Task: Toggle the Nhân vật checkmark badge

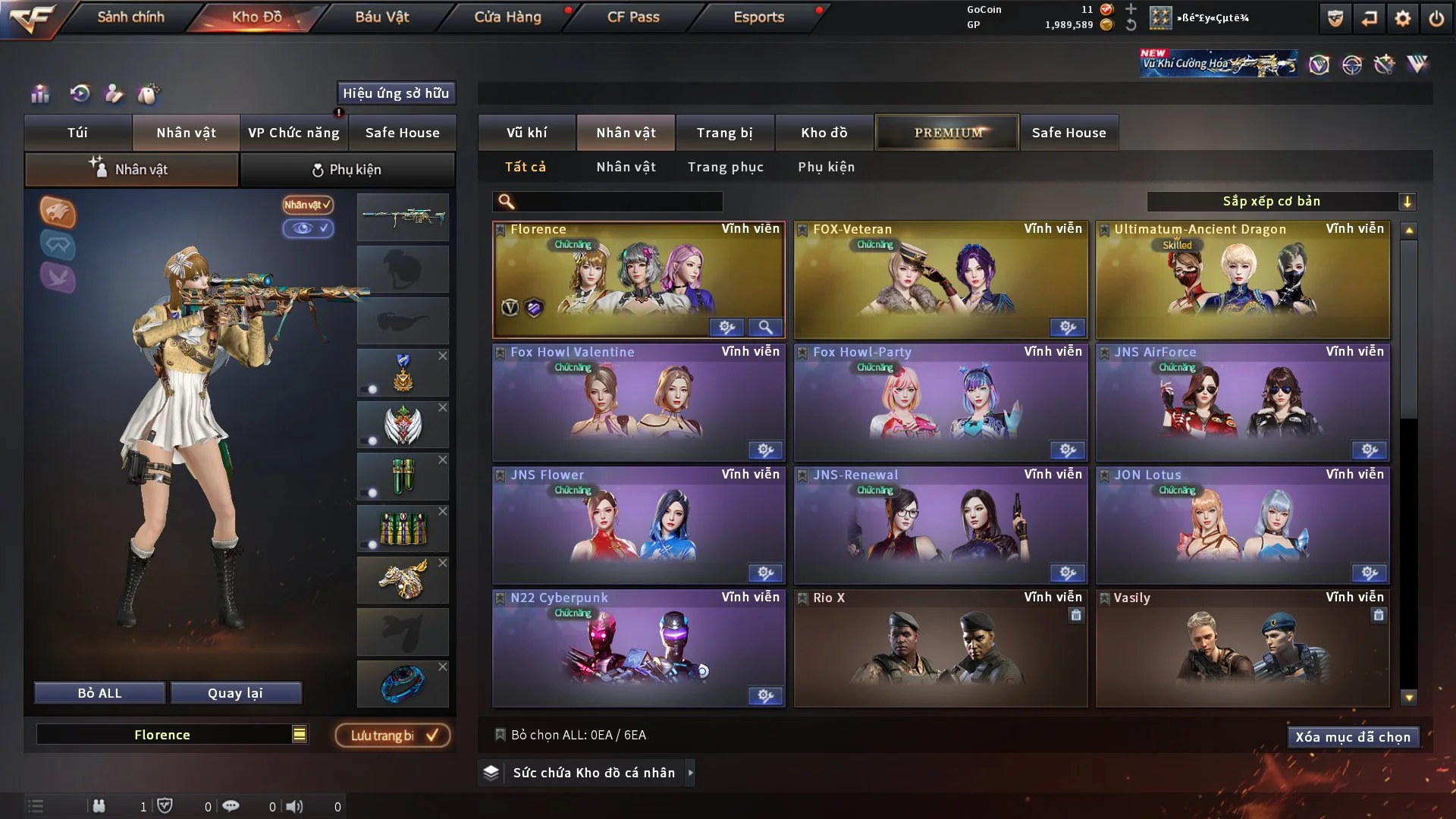Action: [306, 205]
